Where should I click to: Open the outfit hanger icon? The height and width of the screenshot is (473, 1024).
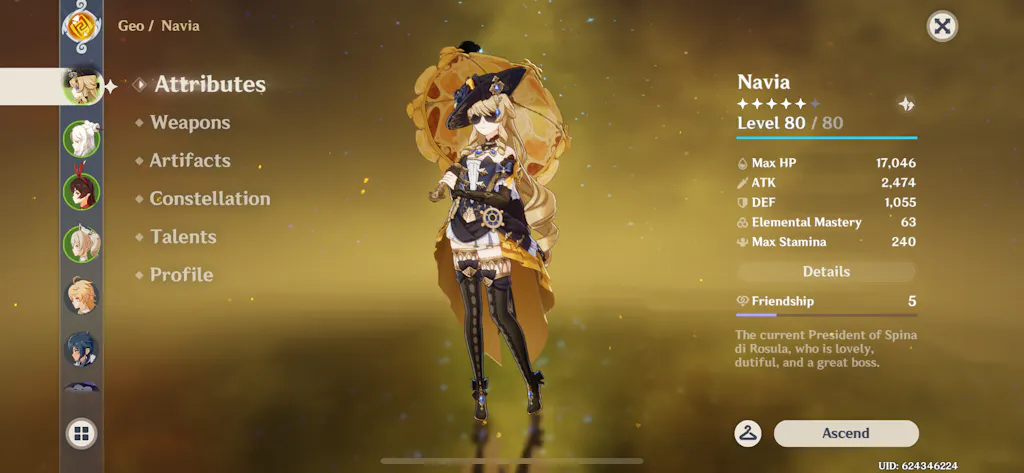(x=748, y=433)
